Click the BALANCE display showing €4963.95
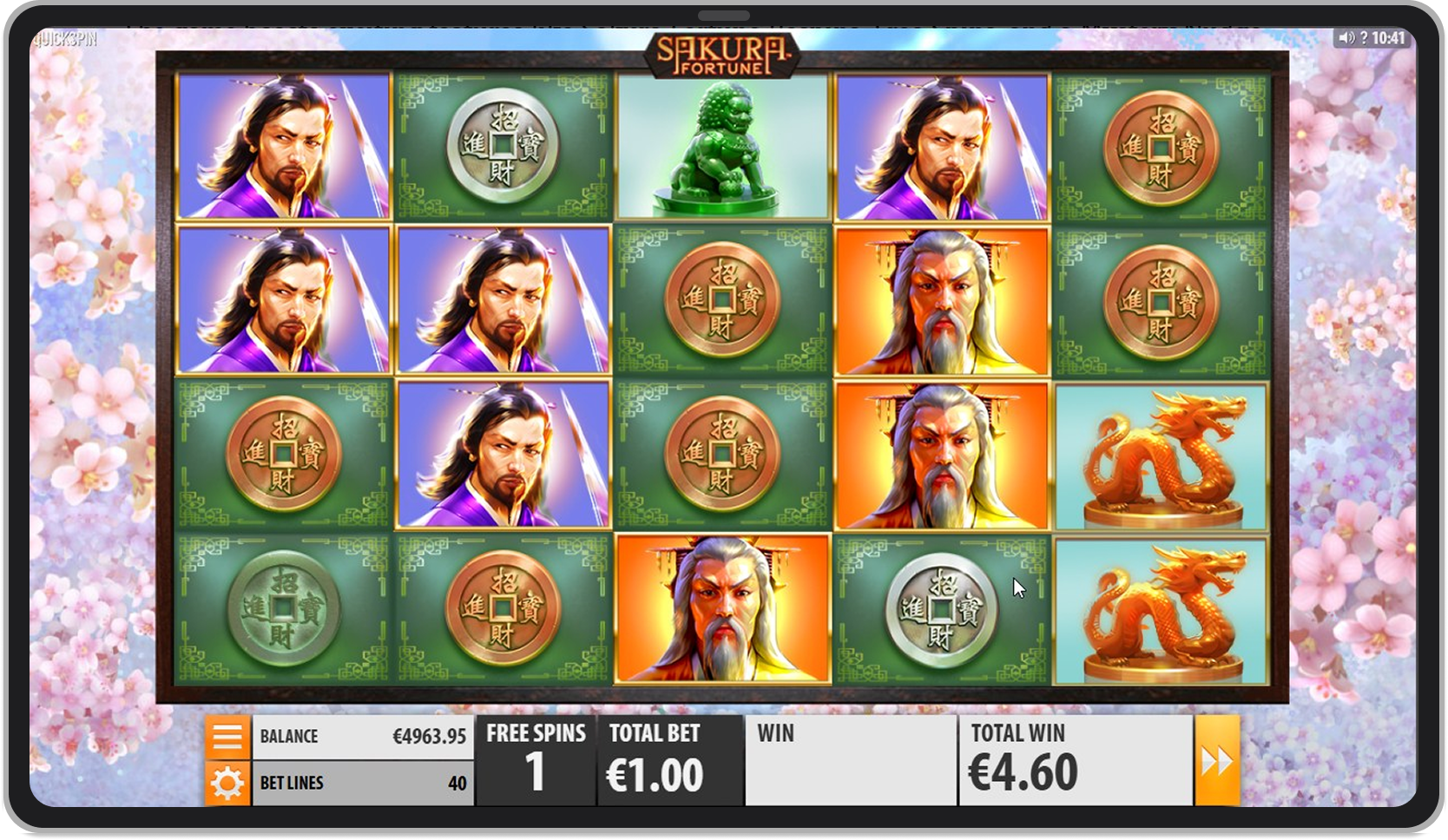Viewport: 1448px width, 840px height. coord(363,735)
